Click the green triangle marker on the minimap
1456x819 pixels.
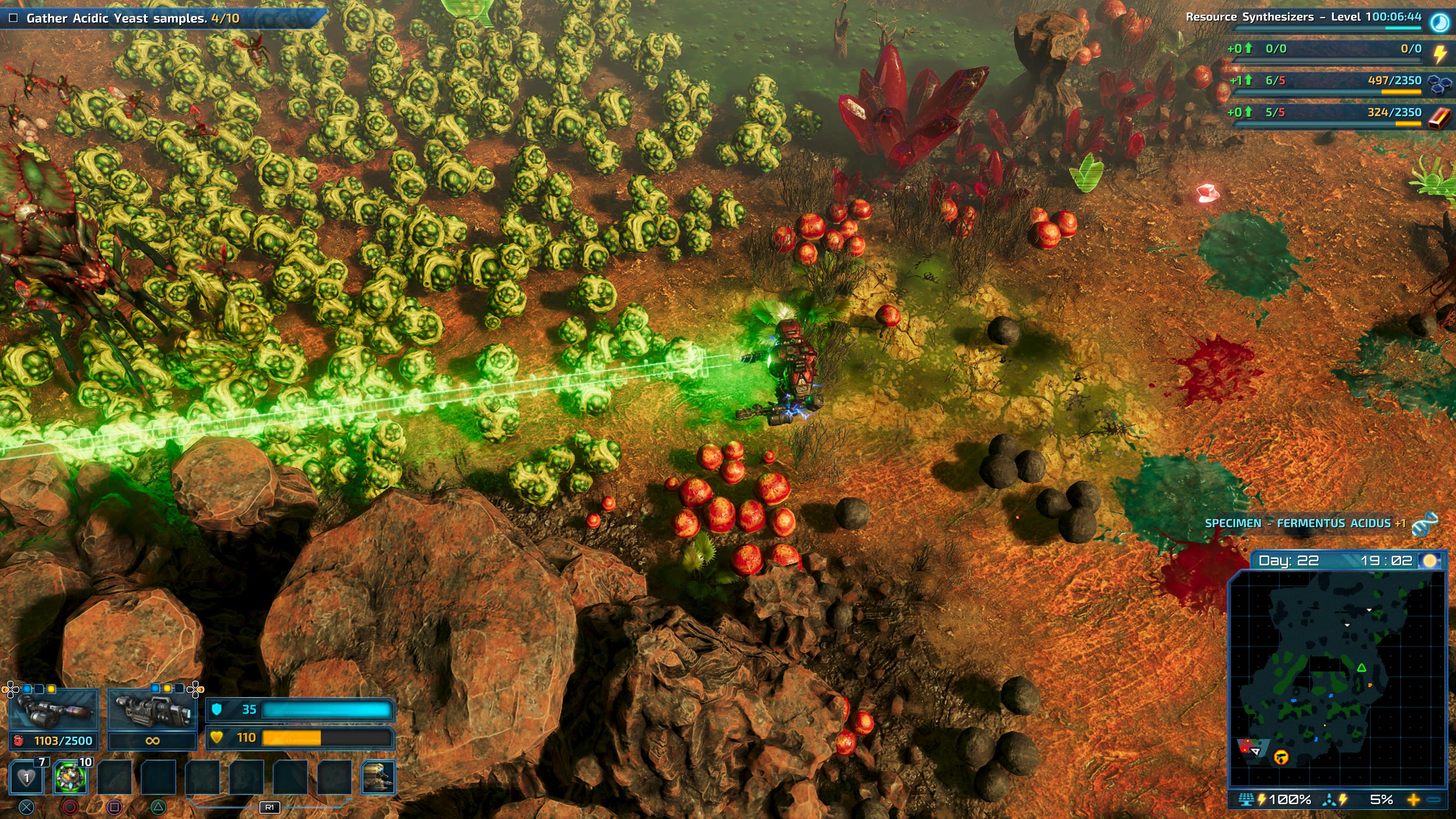tap(1362, 668)
